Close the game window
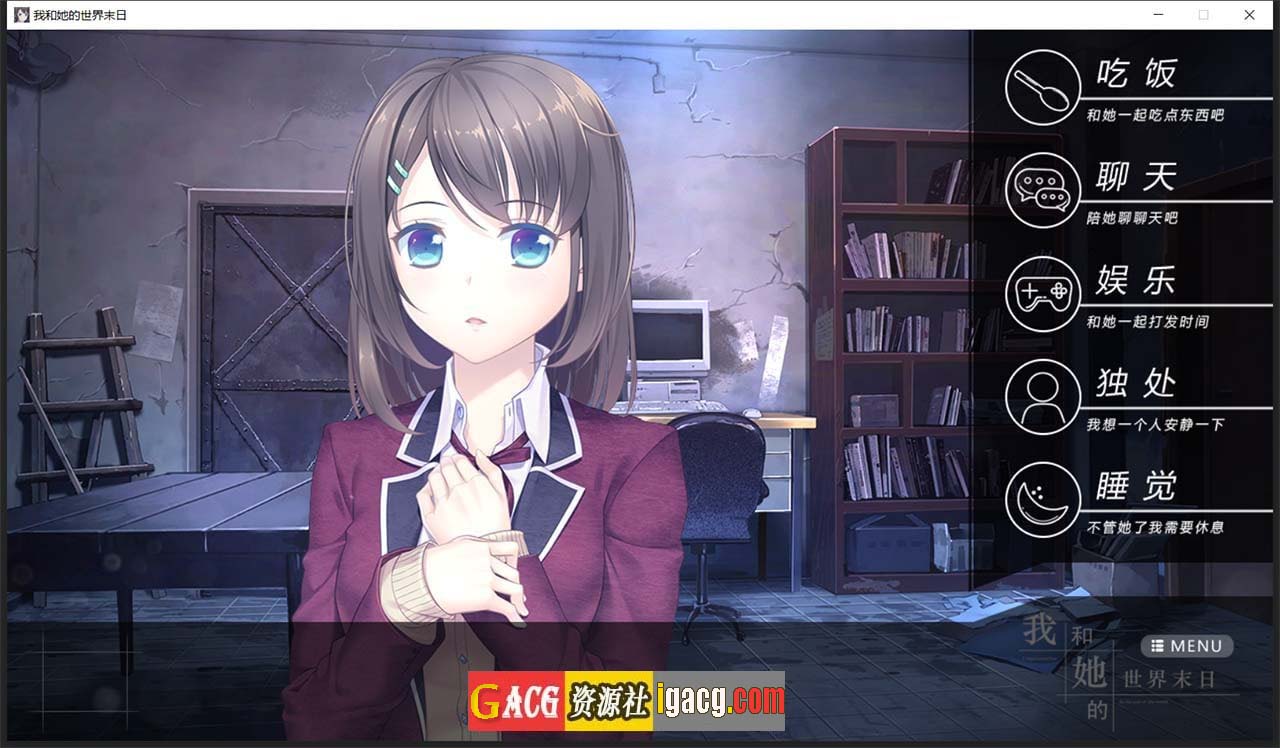The image size is (1280, 748). tap(1249, 15)
